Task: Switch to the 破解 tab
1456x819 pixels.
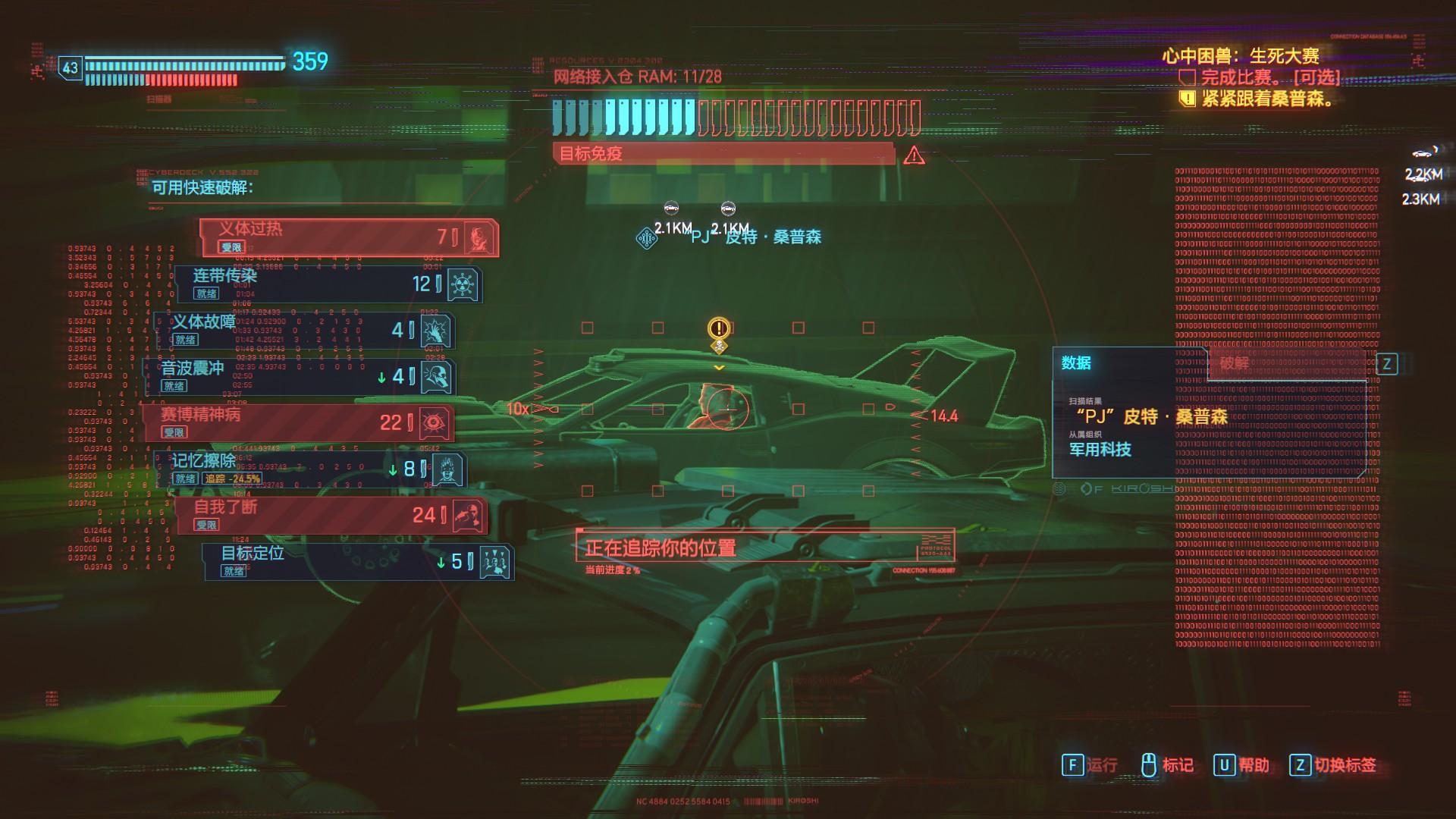Action: pyautogui.click(x=1235, y=363)
